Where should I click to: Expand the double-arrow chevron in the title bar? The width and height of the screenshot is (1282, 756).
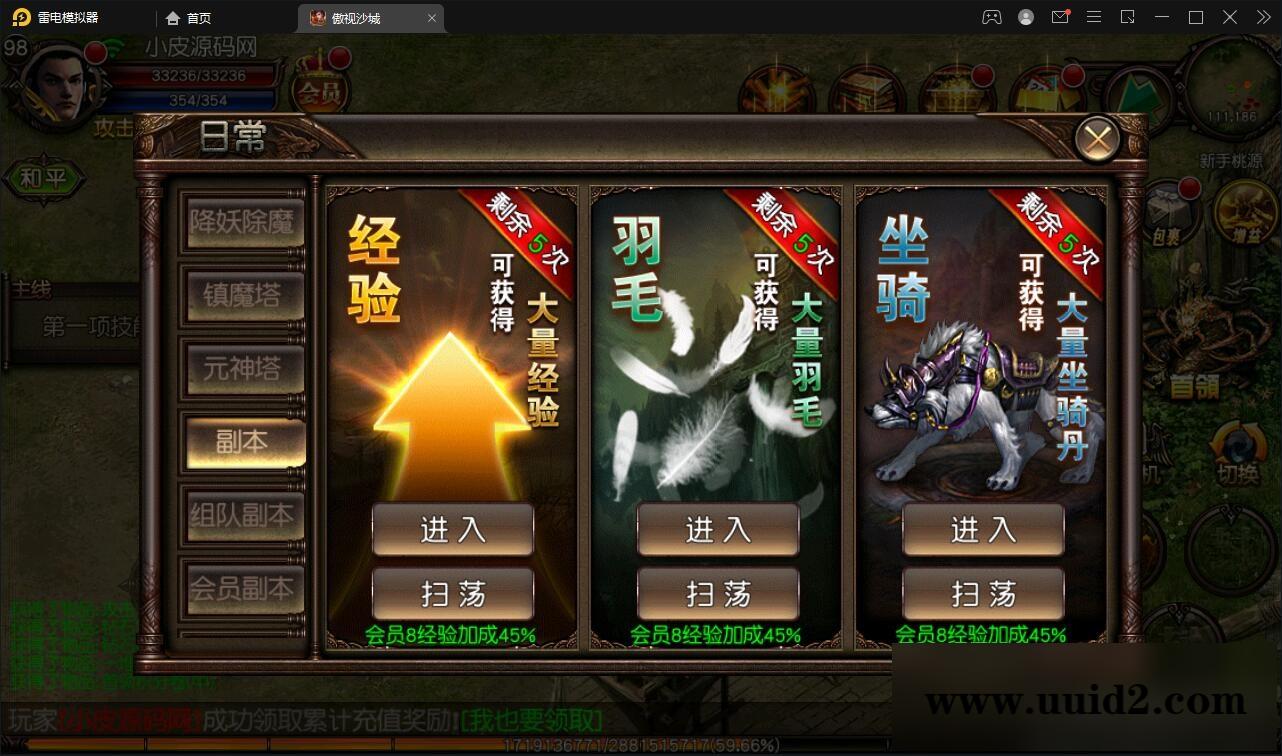coord(1263,17)
